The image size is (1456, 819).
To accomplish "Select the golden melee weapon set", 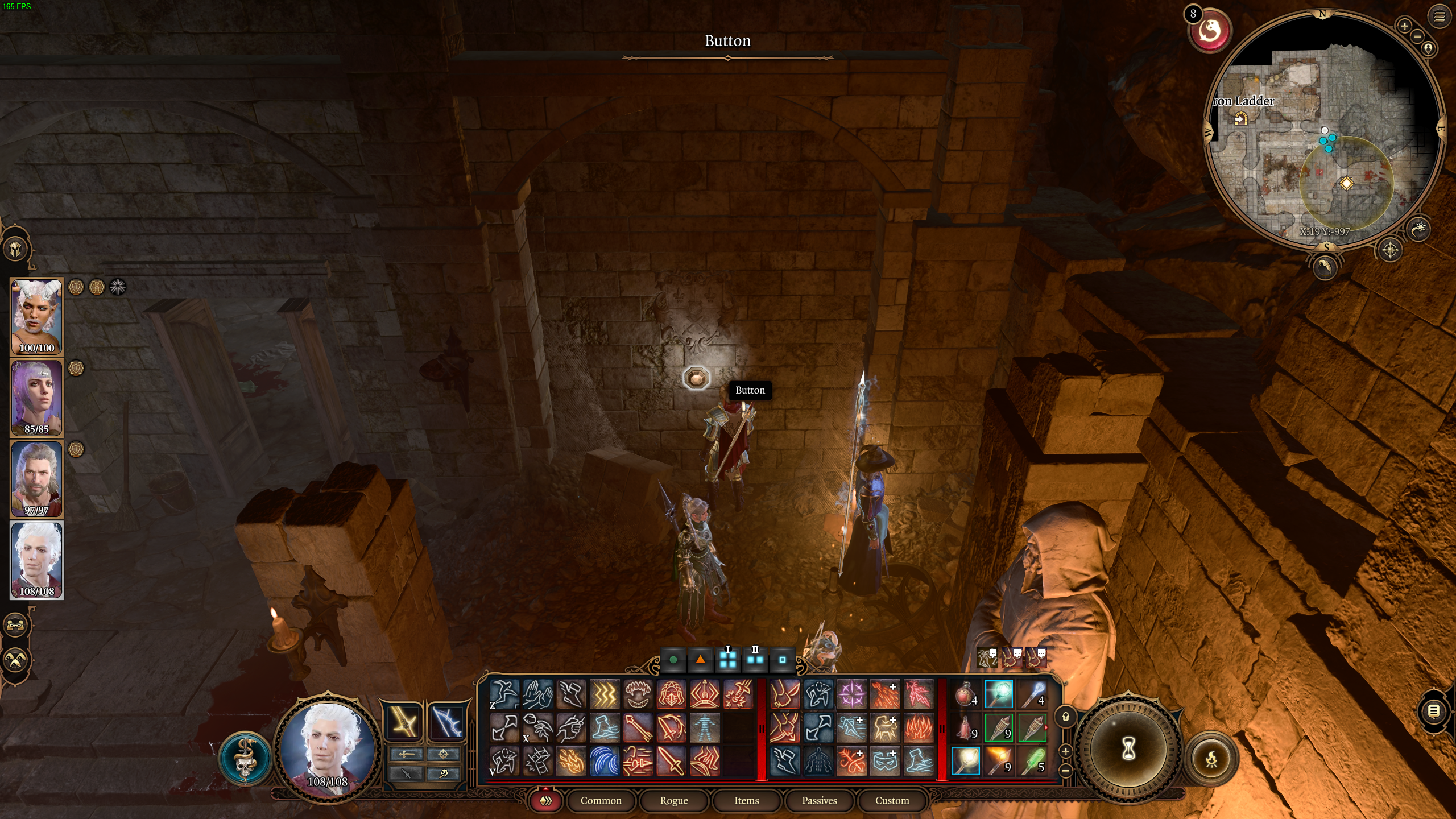I will (403, 722).
